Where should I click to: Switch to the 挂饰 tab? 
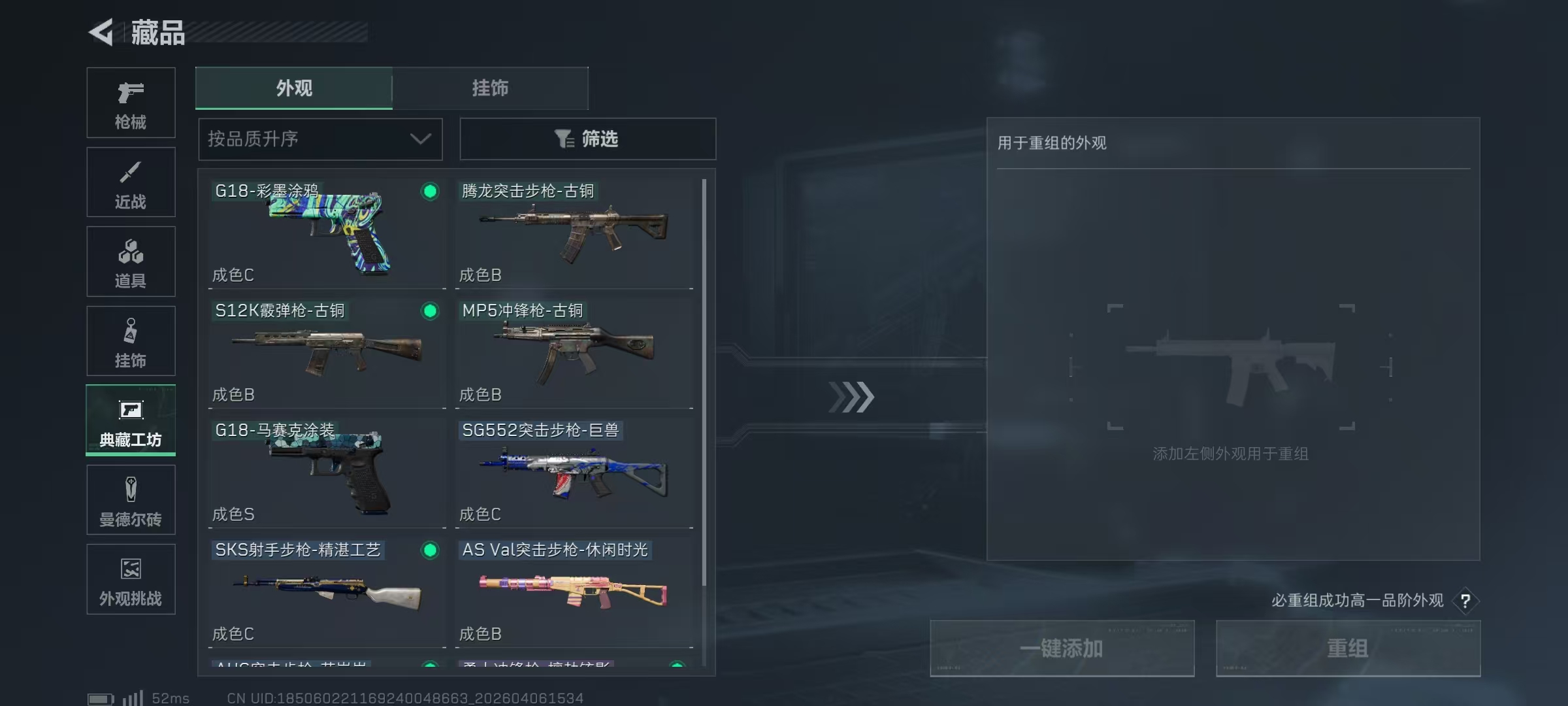490,88
